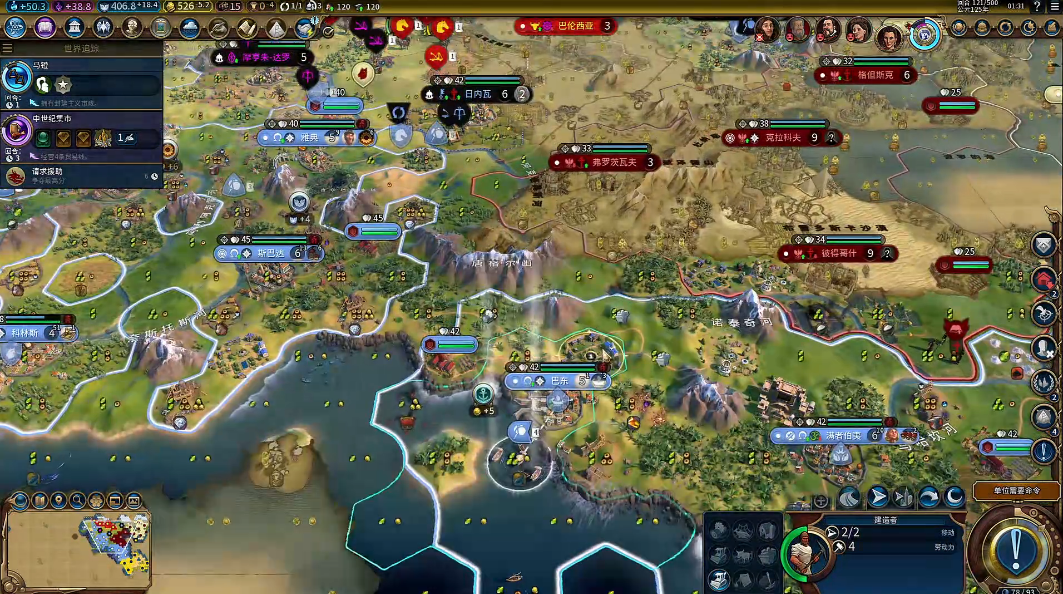Open the government screen icon

pos(73,27)
